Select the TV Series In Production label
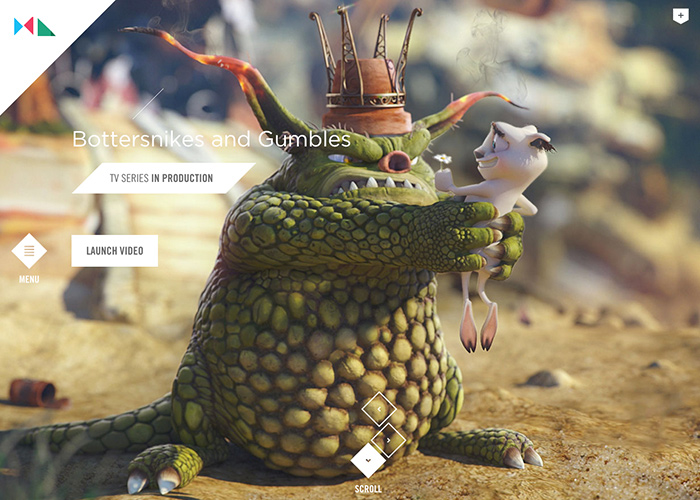This screenshot has width=700, height=500. [161, 178]
